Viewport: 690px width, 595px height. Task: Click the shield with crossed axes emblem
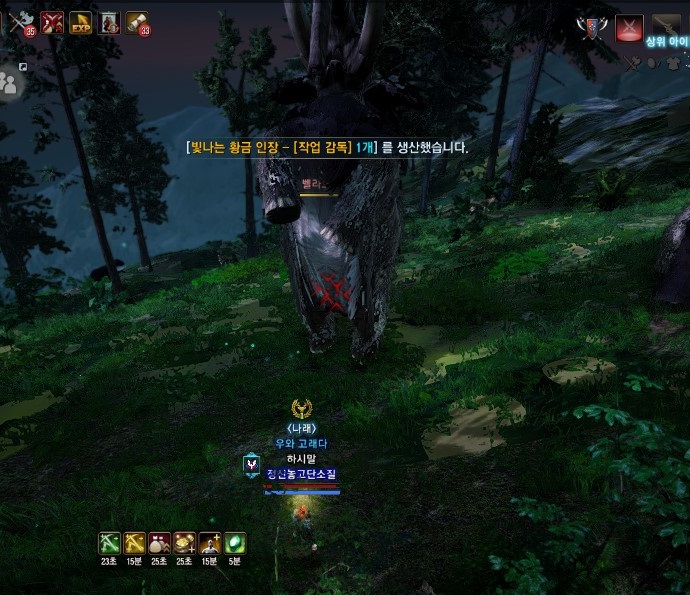tap(590, 28)
